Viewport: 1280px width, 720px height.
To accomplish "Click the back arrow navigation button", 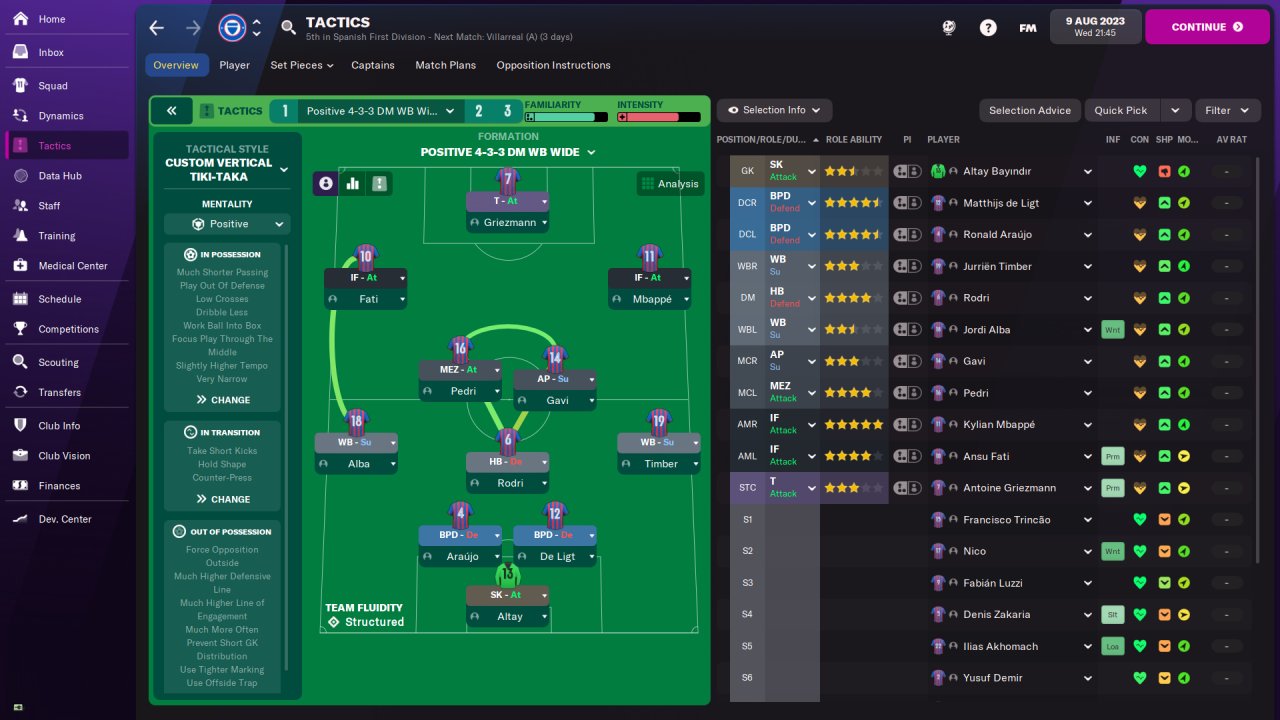I will (x=157, y=28).
